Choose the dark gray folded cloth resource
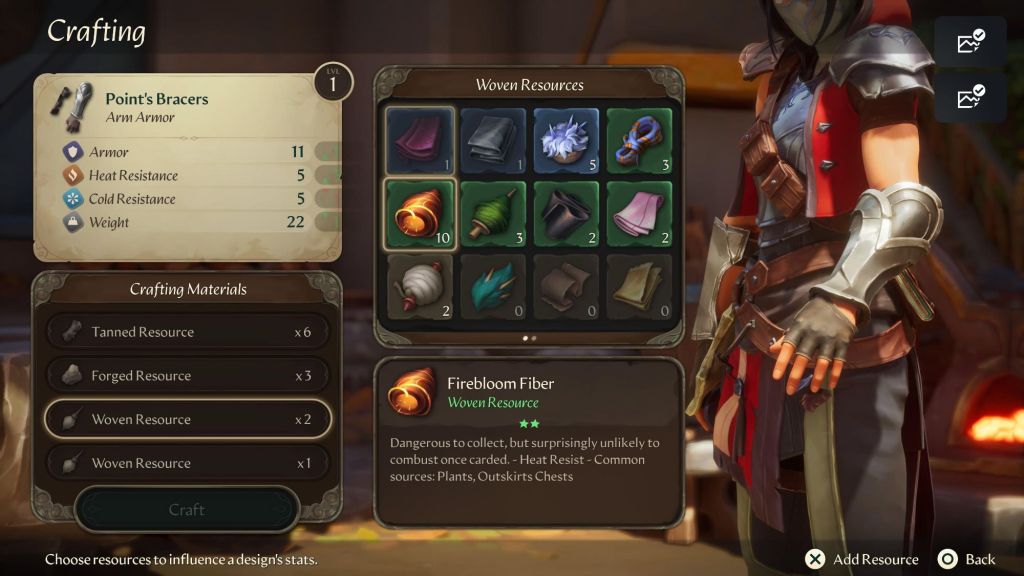1024x576 pixels. tap(494, 140)
